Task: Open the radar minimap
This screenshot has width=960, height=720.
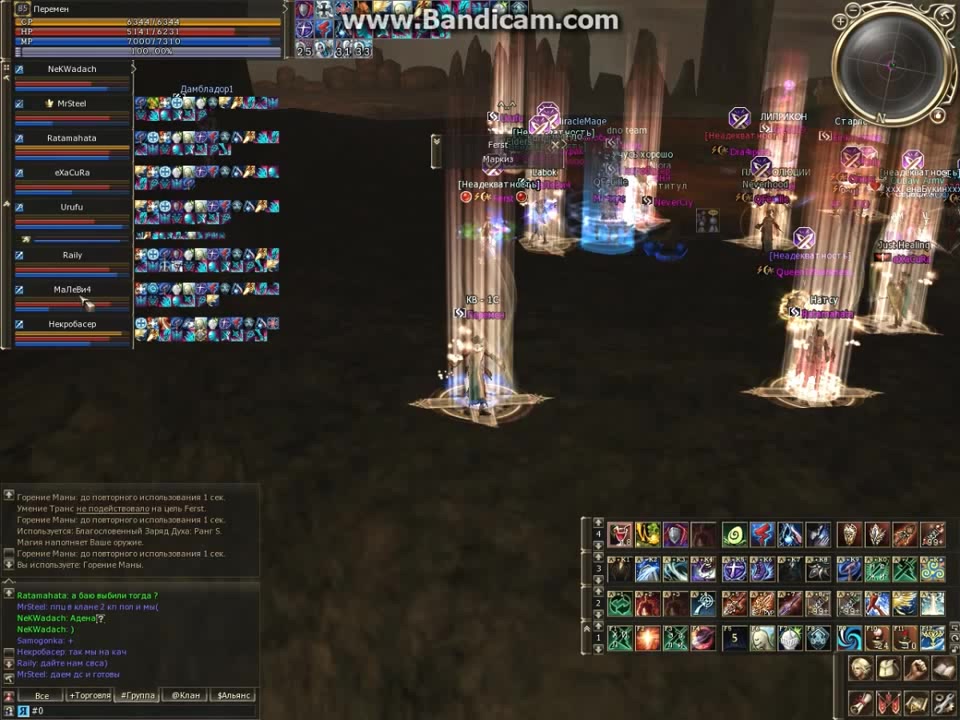Action: (887, 65)
